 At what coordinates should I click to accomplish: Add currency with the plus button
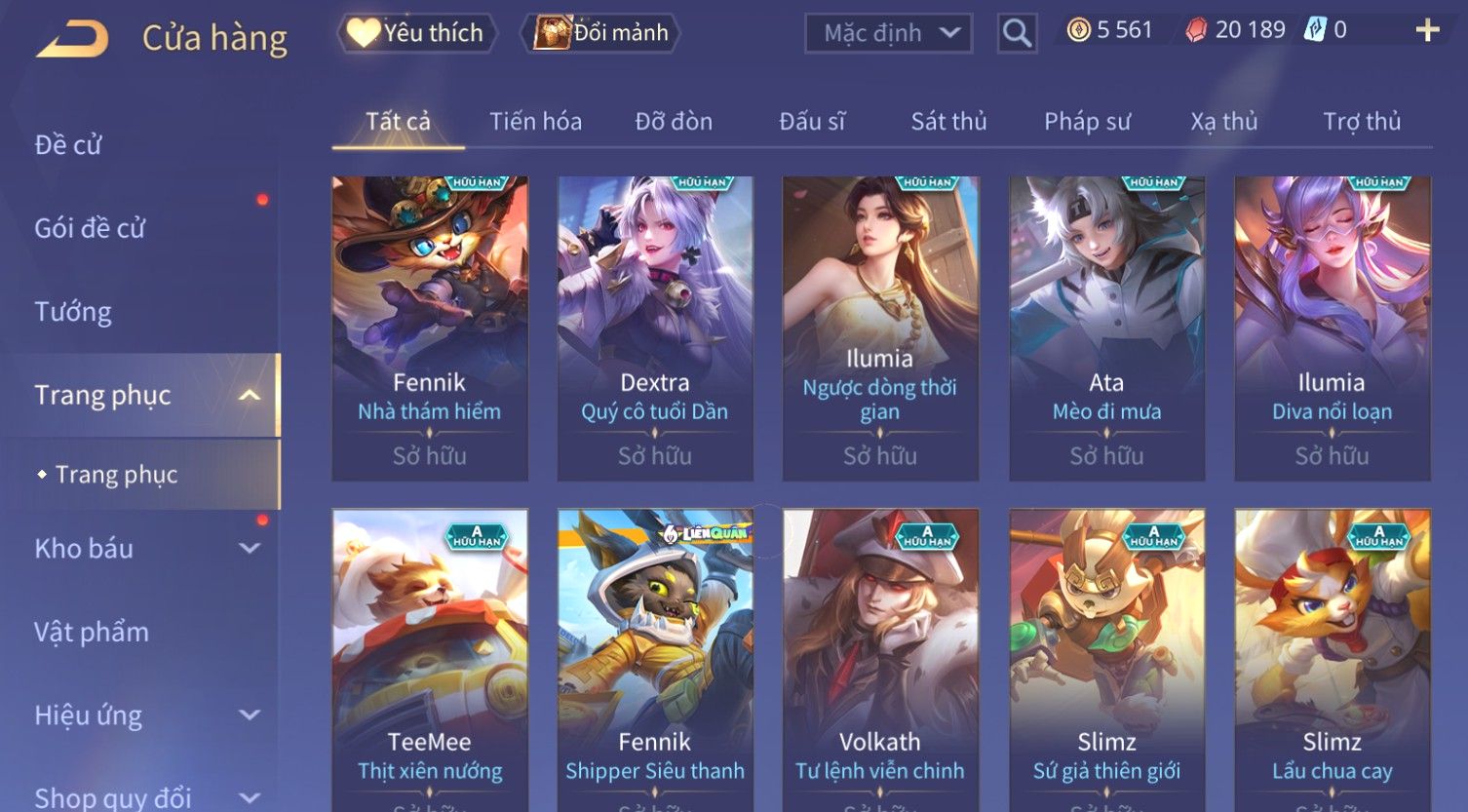1427,31
